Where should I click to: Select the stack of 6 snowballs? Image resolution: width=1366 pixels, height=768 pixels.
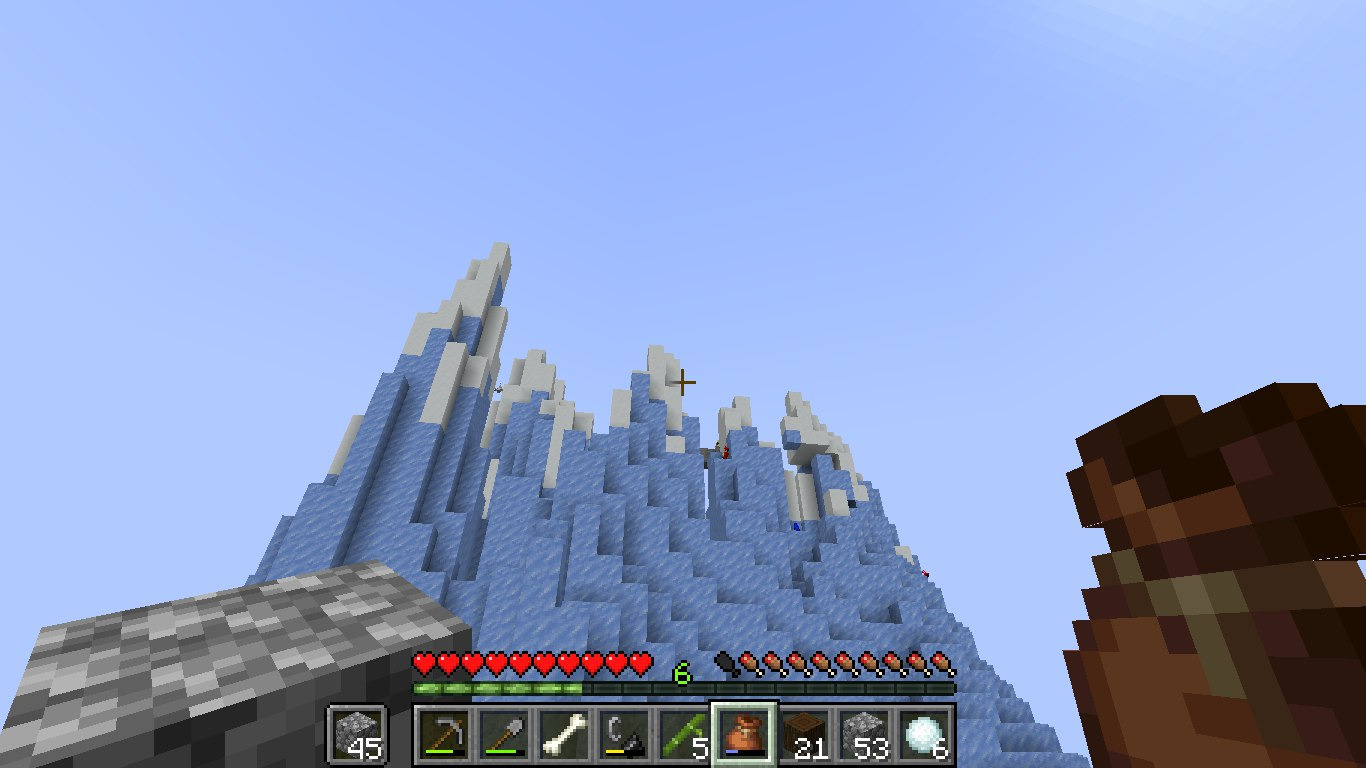[924, 734]
